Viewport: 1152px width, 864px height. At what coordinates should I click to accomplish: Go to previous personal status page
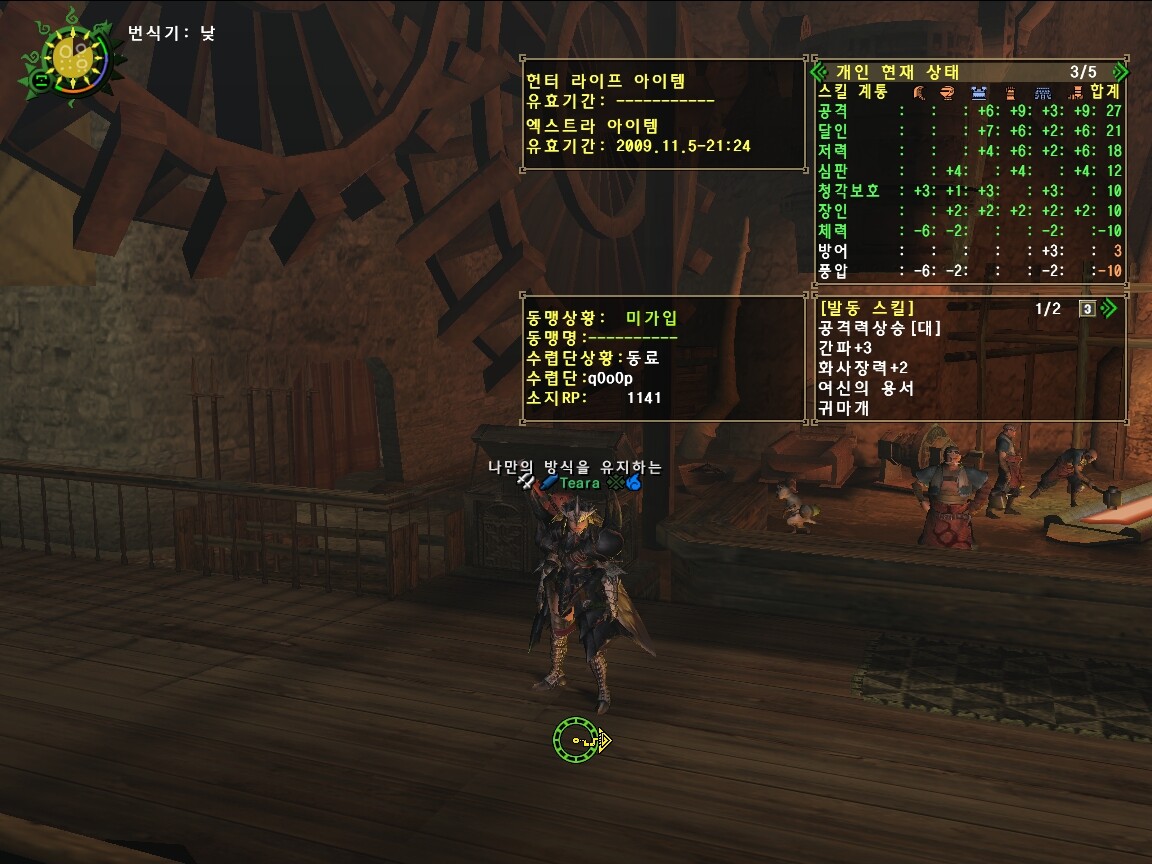820,72
